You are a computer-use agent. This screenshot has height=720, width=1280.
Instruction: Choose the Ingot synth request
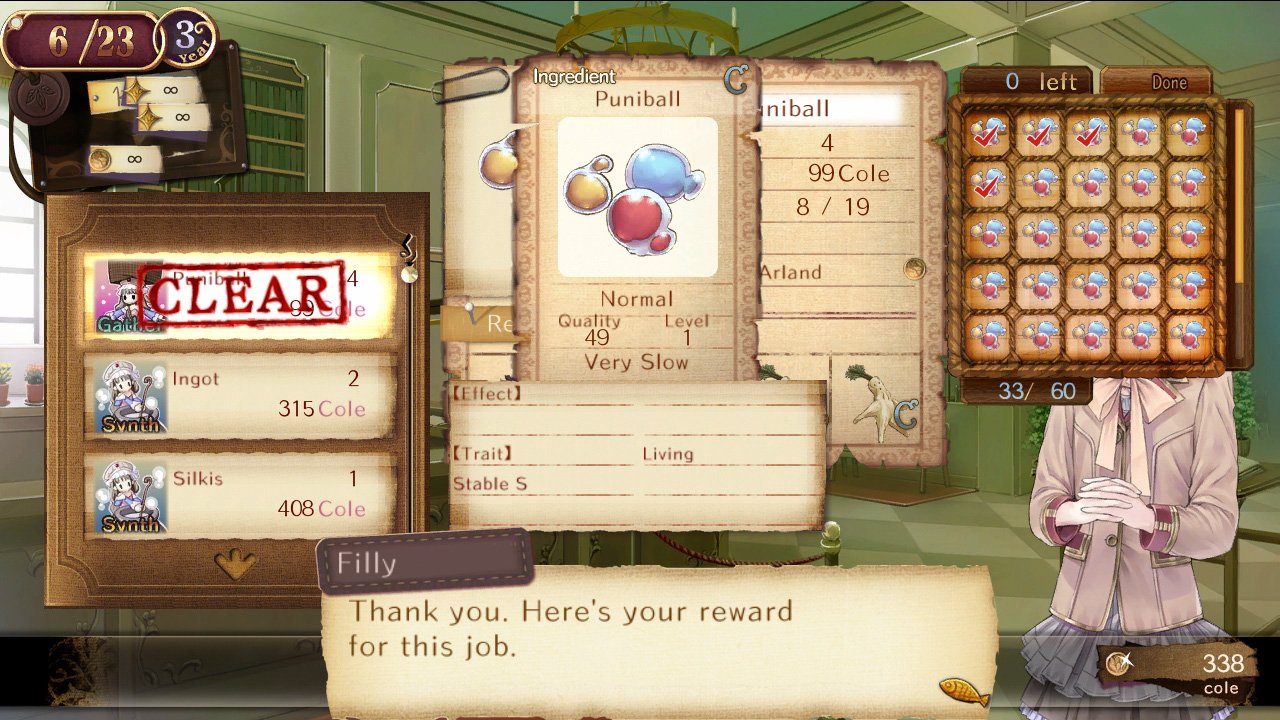coord(238,396)
